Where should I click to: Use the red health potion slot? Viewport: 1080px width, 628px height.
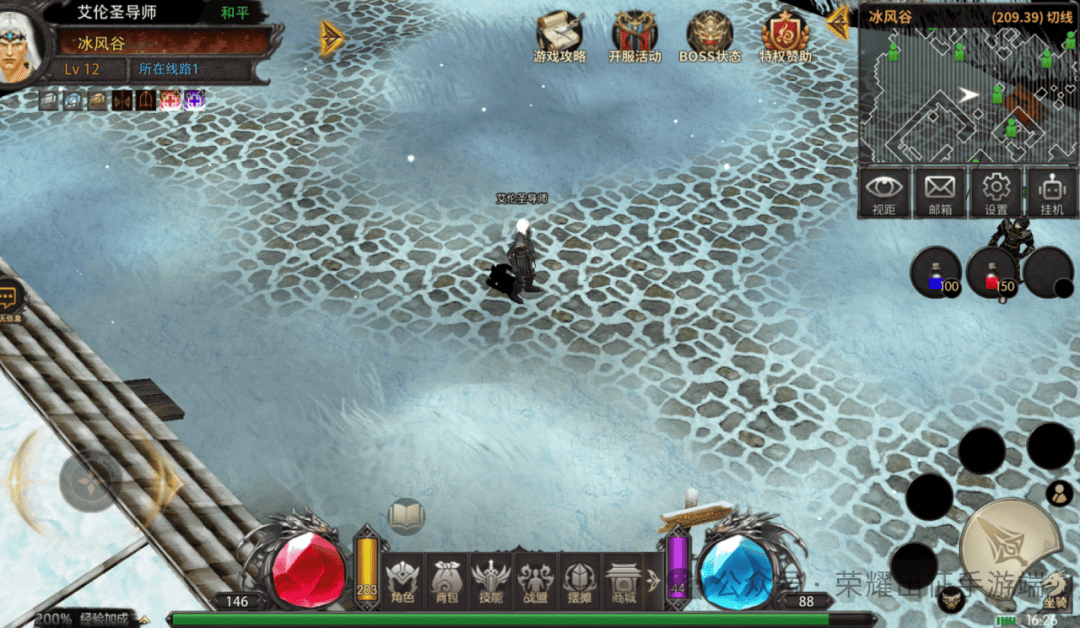point(991,273)
